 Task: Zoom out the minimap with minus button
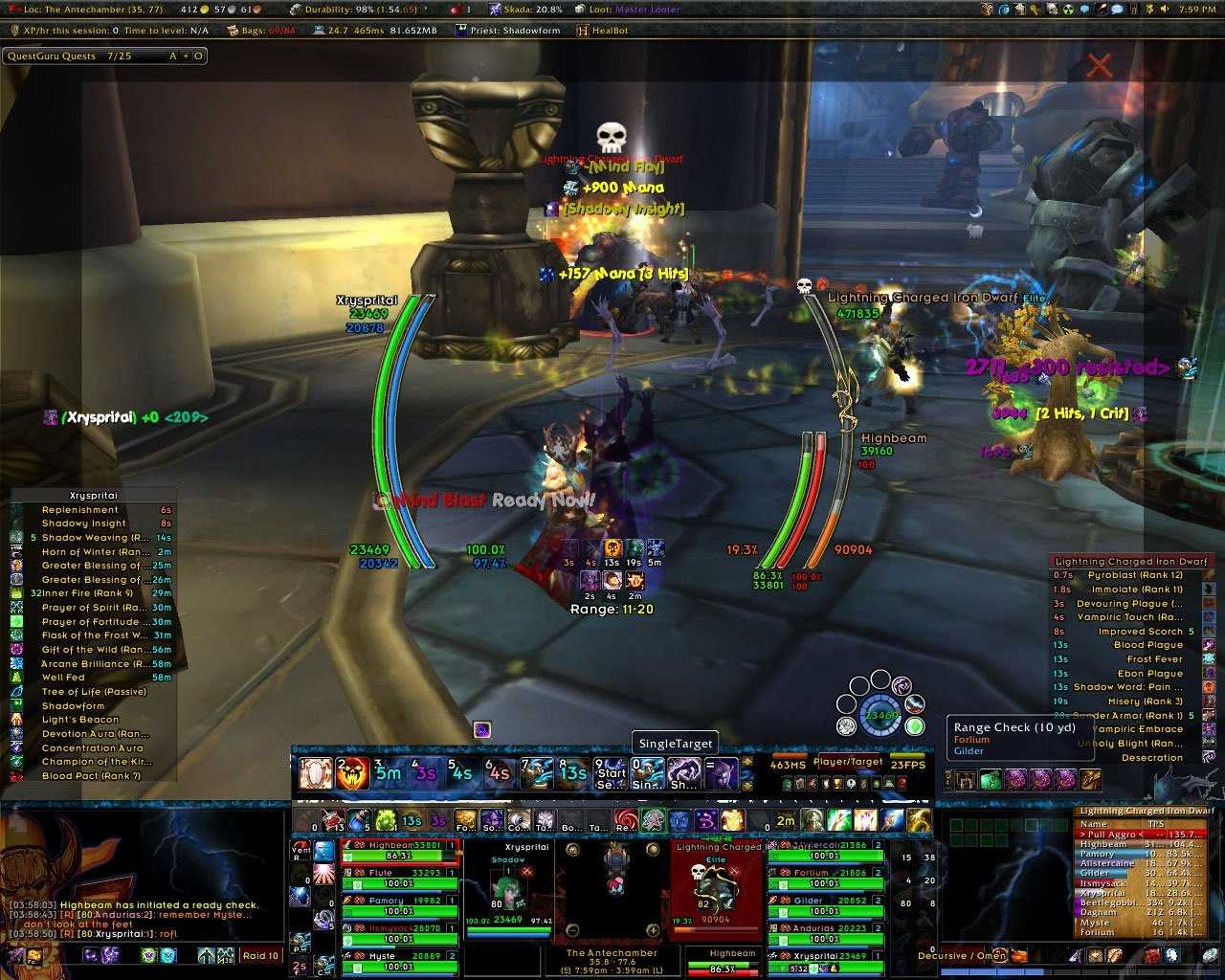[x=572, y=930]
